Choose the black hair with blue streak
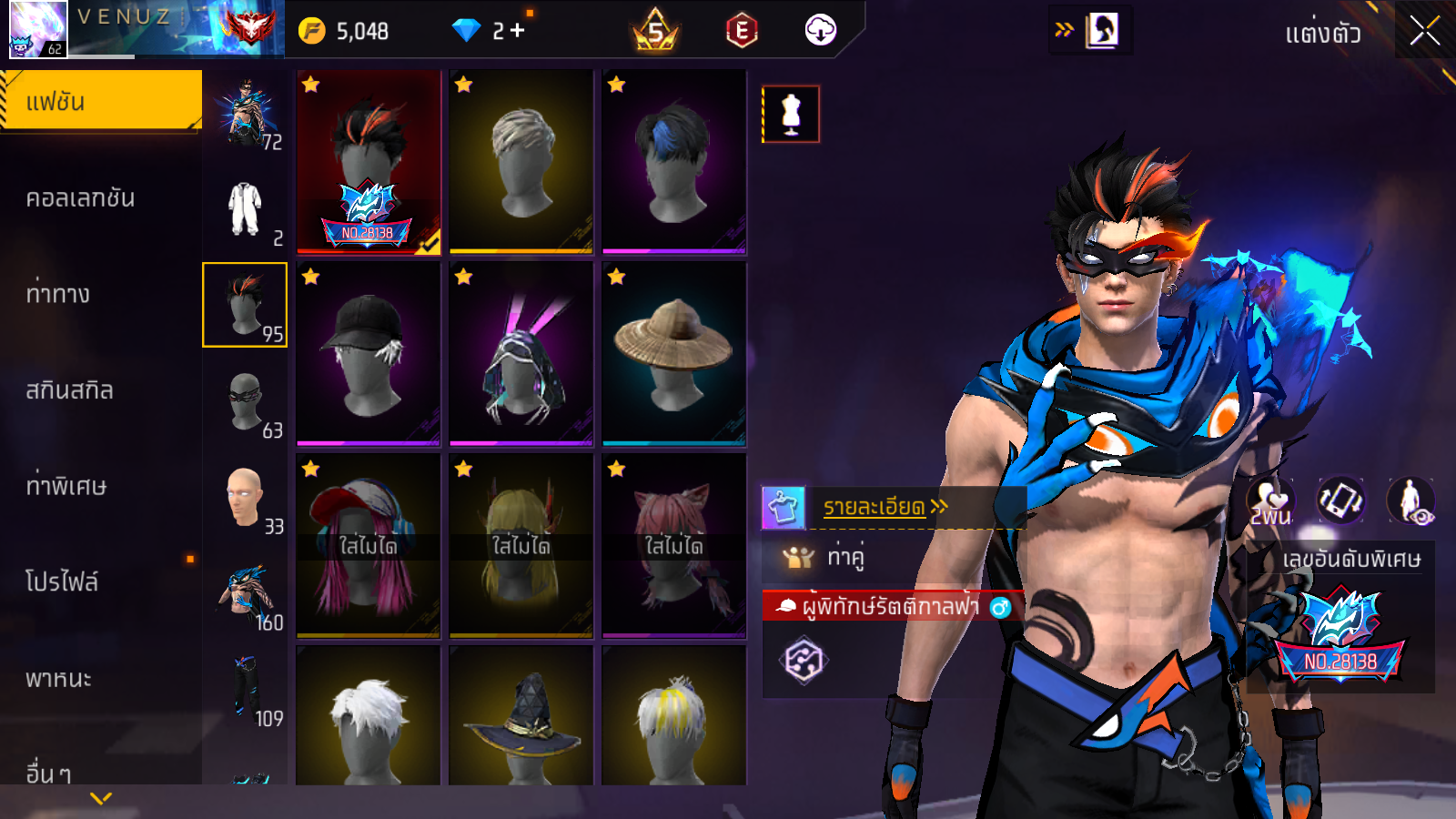Screen dimensions: 1456x819 pyautogui.click(x=673, y=161)
